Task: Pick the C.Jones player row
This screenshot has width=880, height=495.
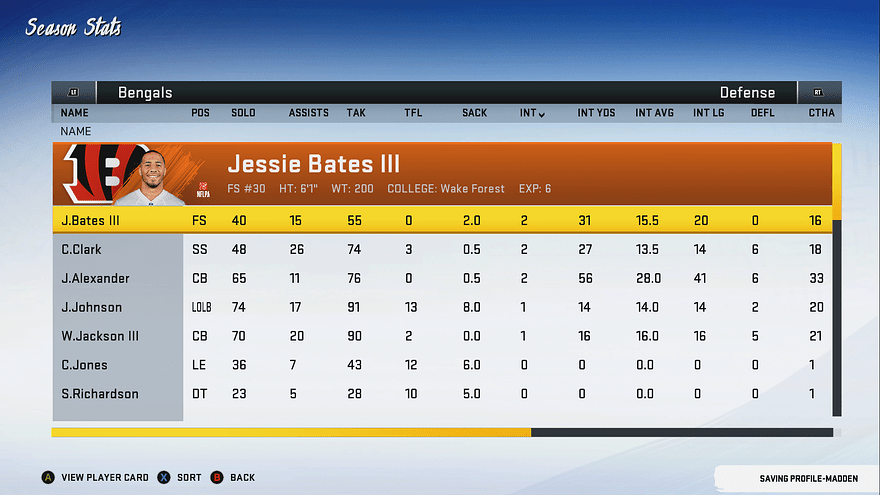Action: tap(440, 365)
